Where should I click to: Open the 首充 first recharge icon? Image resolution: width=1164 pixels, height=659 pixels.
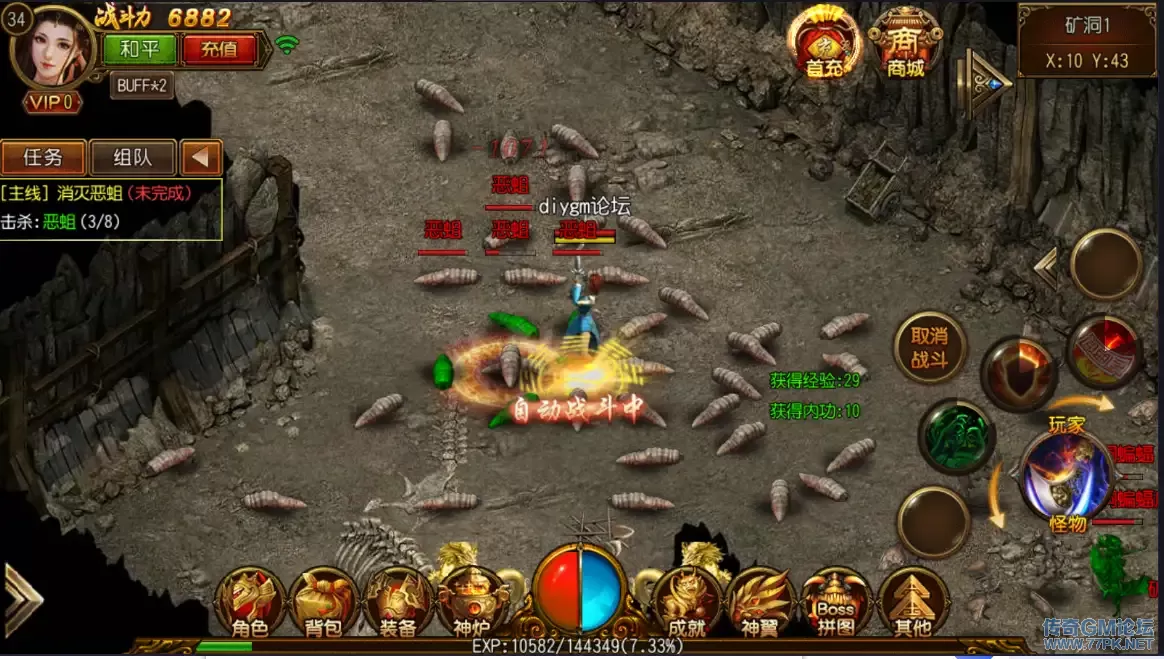pos(824,43)
